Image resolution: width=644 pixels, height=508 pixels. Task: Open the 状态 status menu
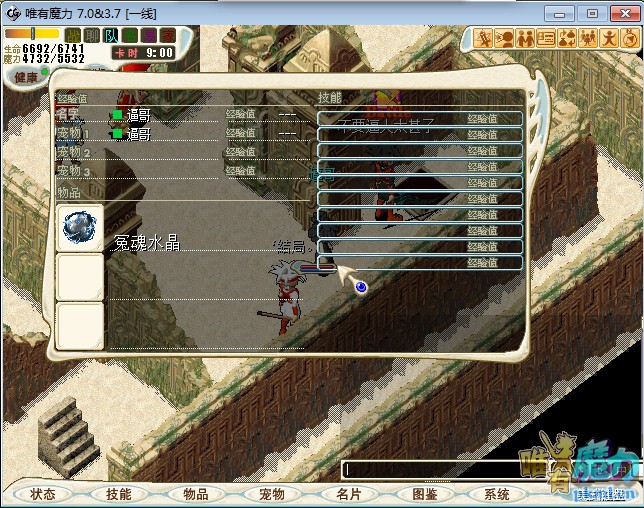[43, 494]
